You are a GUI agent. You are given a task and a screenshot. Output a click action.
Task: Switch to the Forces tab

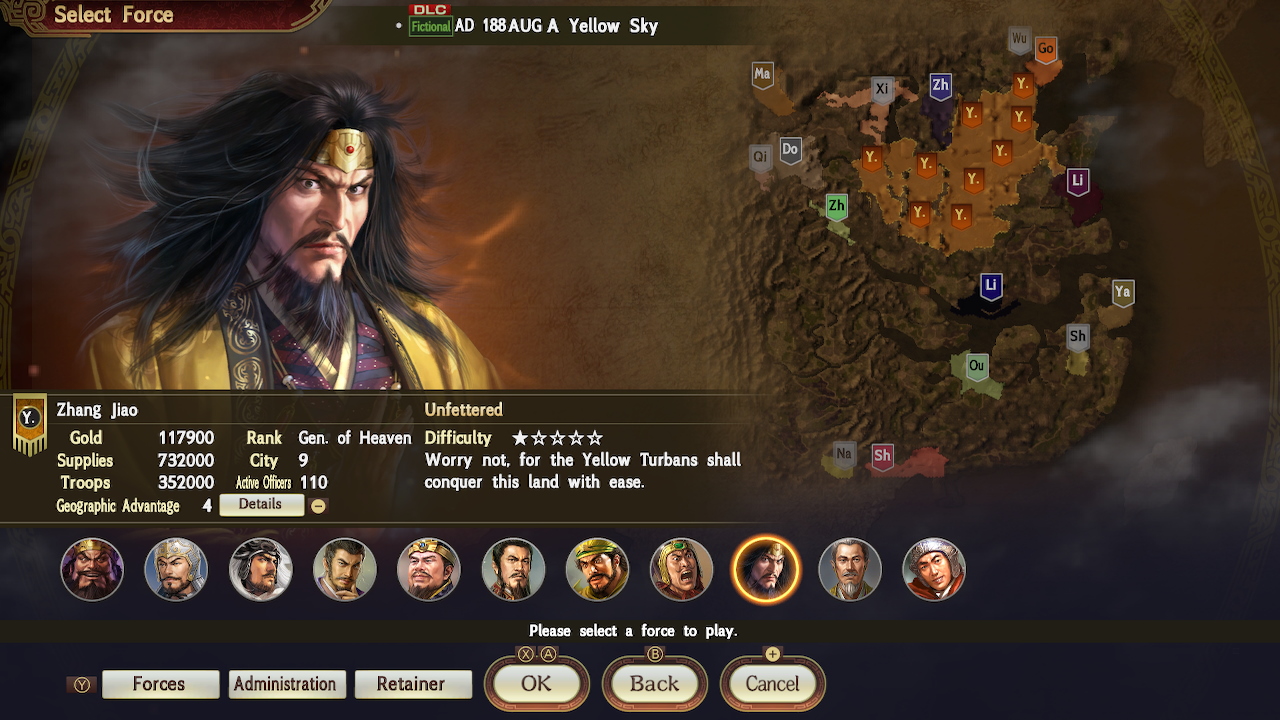pyautogui.click(x=160, y=684)
